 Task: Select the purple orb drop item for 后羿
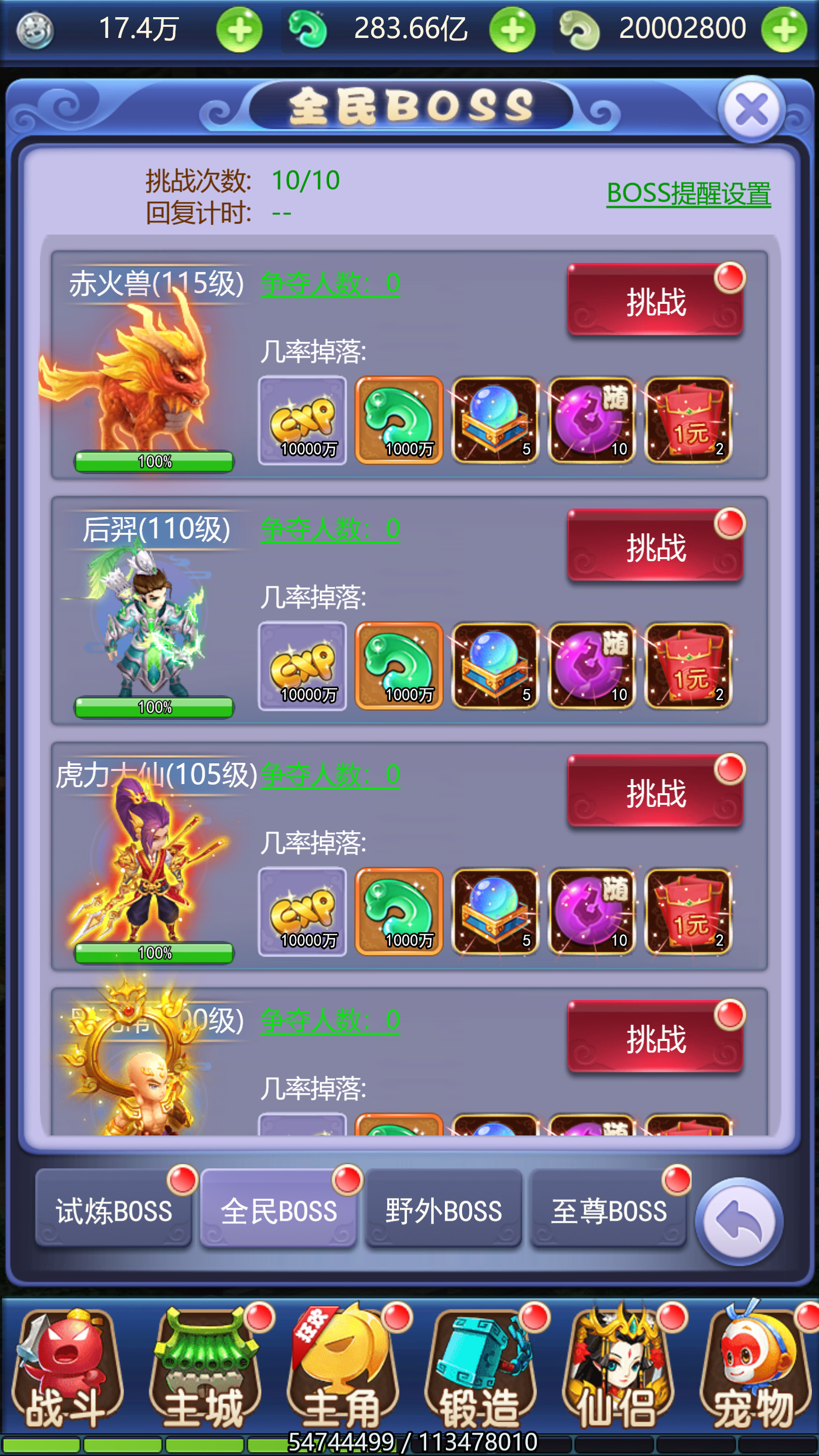pos(591,666)
